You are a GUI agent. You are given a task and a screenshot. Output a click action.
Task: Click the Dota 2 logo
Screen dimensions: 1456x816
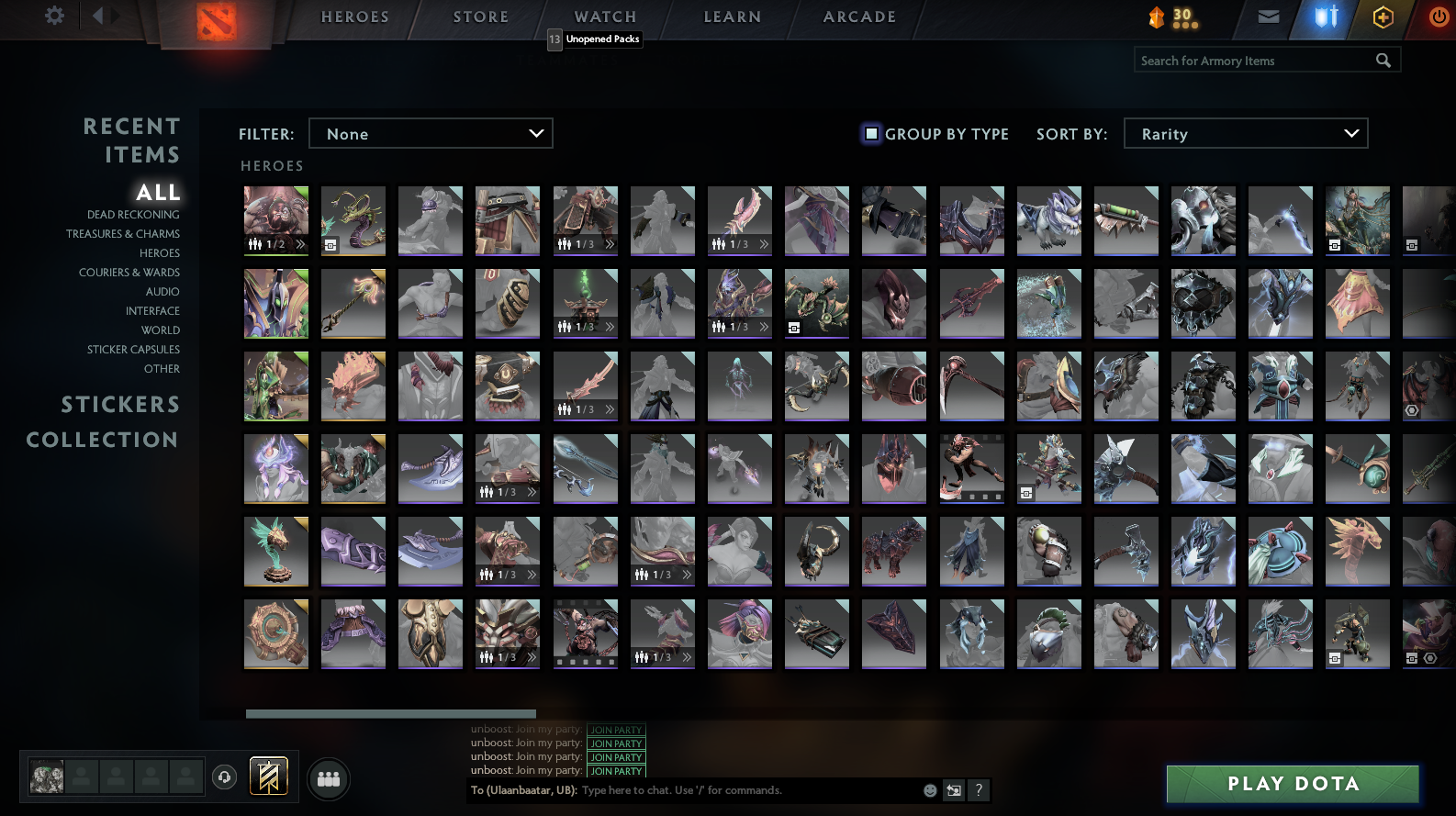(218, 20)
